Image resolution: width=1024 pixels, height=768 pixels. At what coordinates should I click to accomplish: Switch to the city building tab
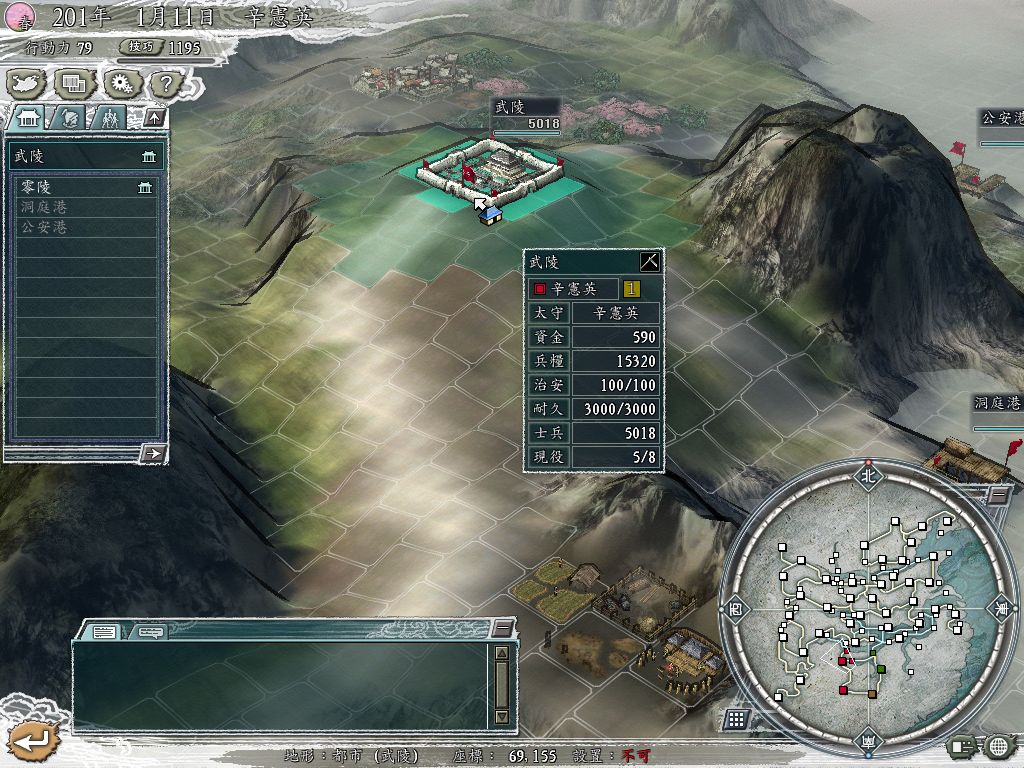pyautogui.click(x=27, y=118)
